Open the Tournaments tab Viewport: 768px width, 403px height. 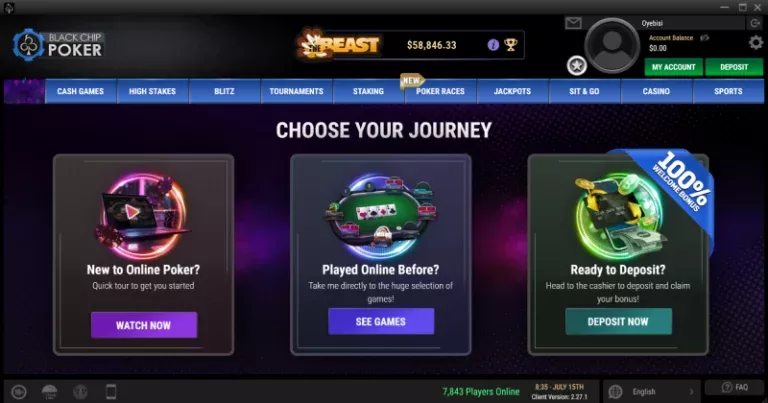(x=296, y=91)
